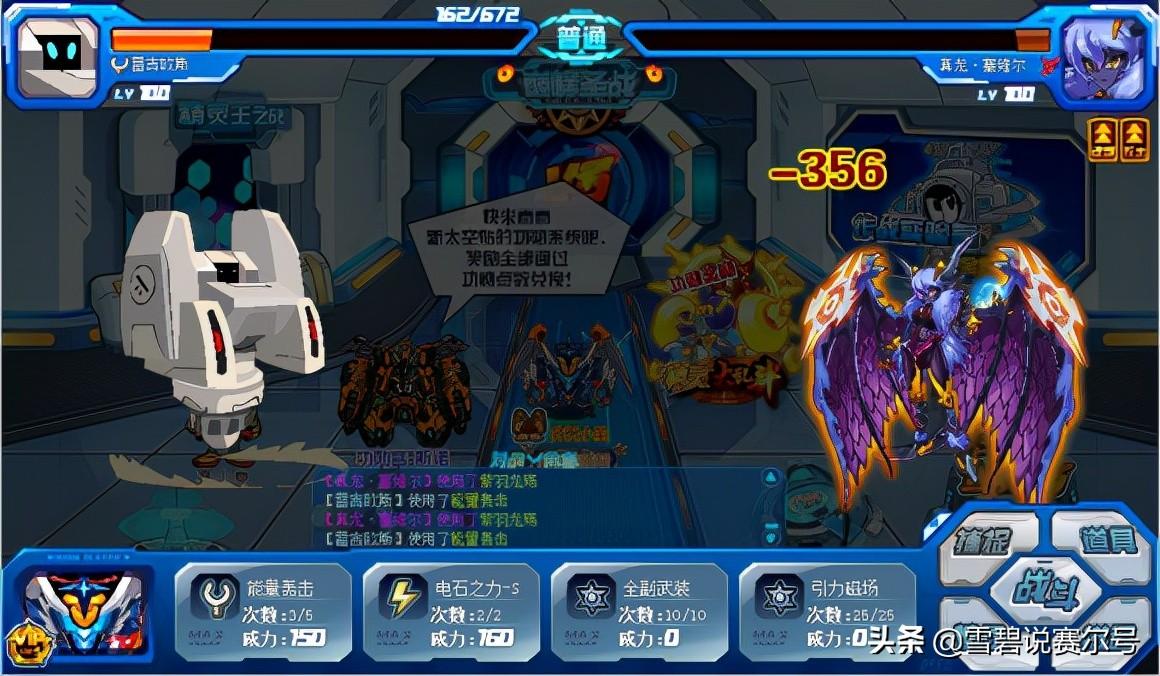Select the 电石之力-S lightning skill
The height and width of the screenshot is (676, 1160).
451,611
